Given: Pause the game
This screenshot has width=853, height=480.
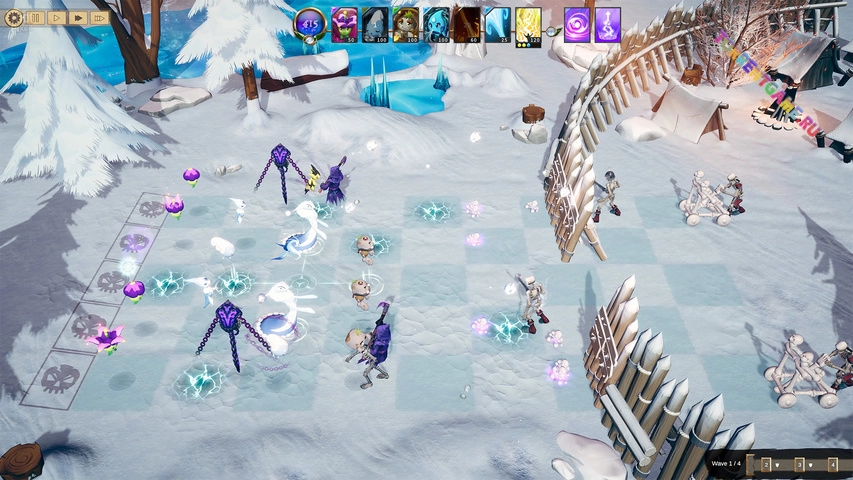Looking at the screenshot, I should tap(36, 18).
